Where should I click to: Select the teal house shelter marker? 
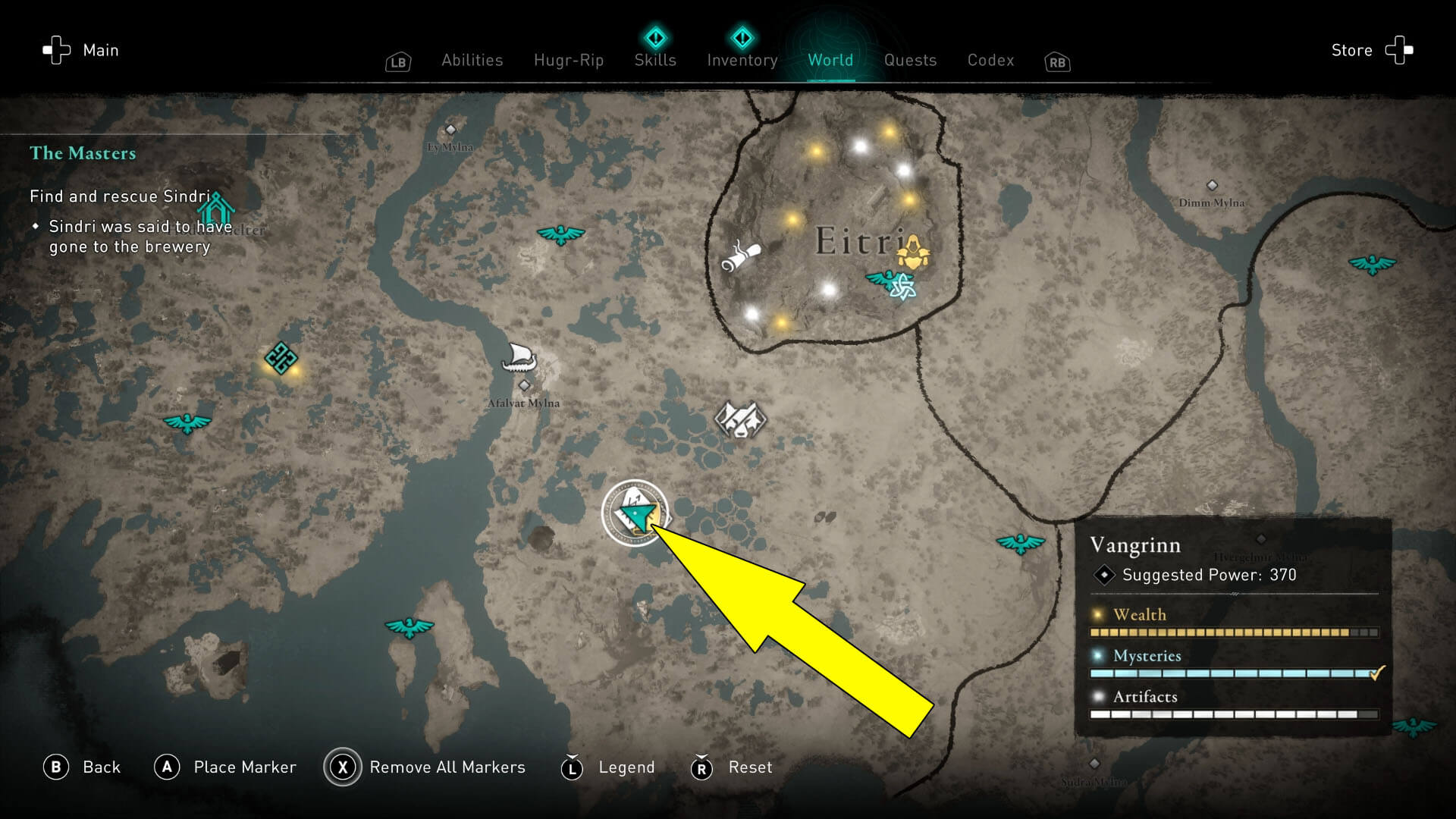[x=216, y=208]
